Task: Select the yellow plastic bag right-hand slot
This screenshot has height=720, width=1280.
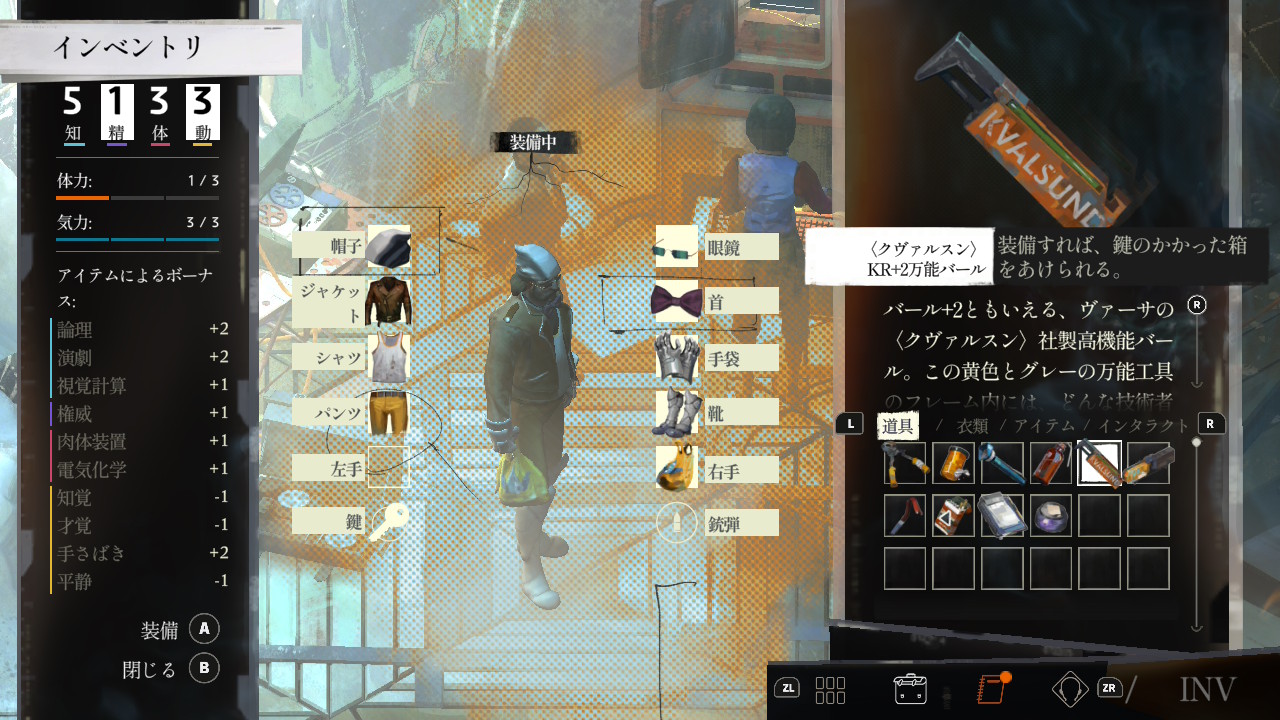Action: coord(677,468)
